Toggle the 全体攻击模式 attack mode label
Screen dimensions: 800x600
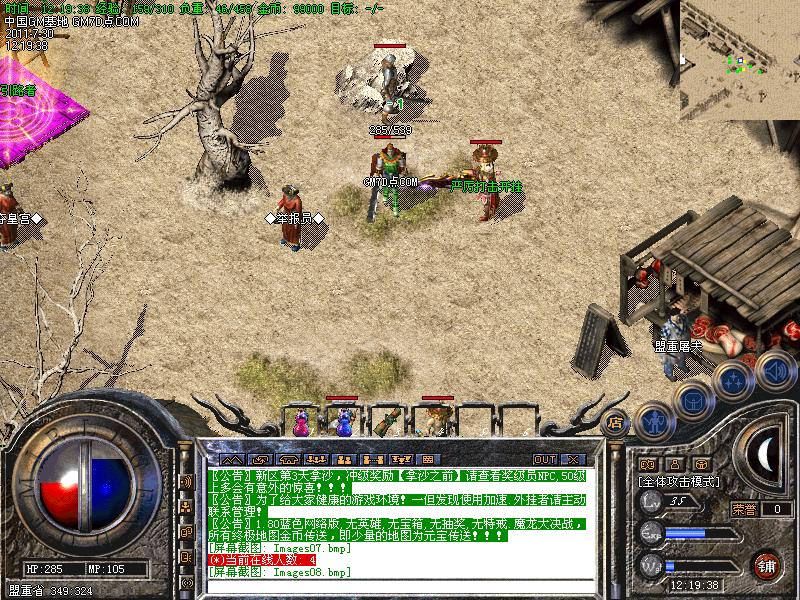[680, 481]
